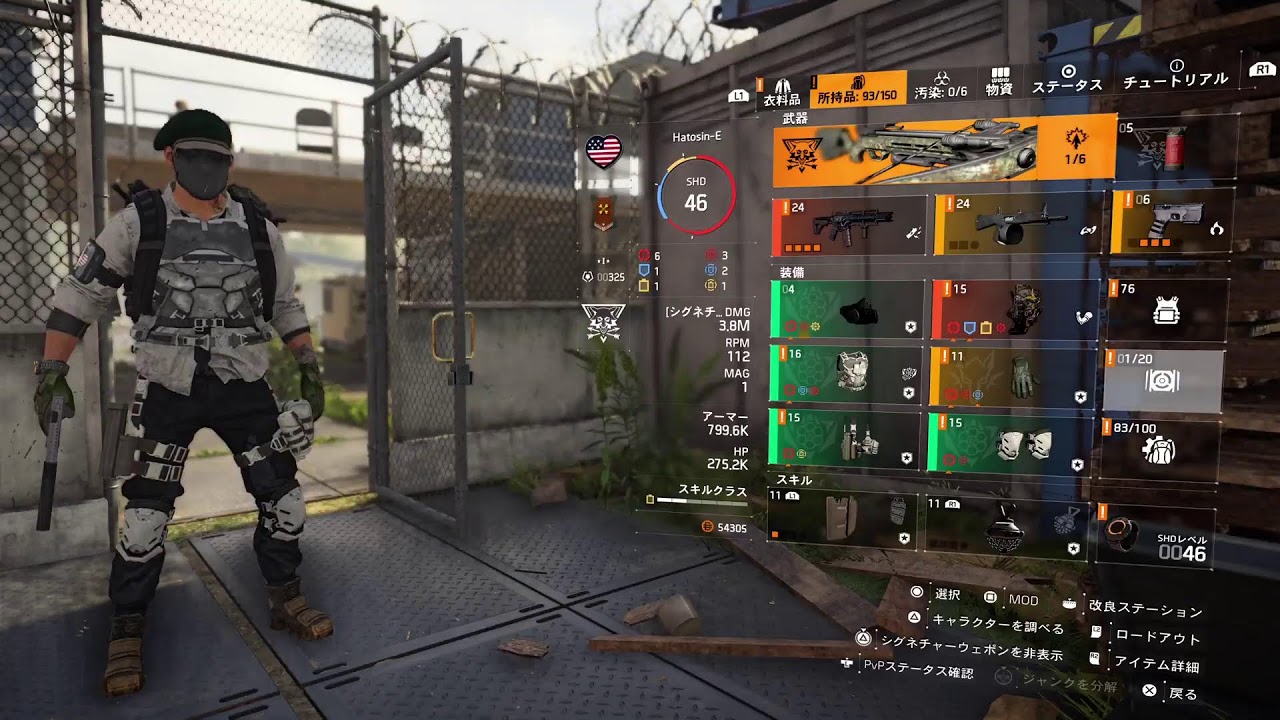Viewport: 1280px width, 720px height.
Task: Open ロードアウト to manage loadouts
Action: [x=1160, y=636]
